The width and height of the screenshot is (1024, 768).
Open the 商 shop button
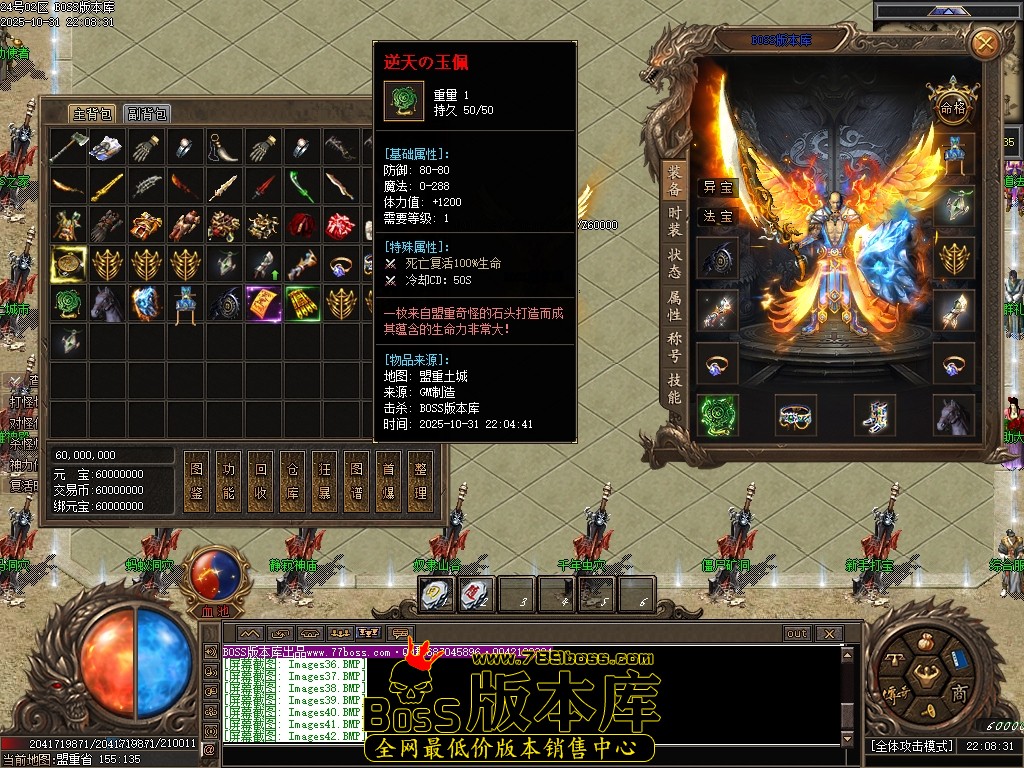click(x=958, y=694)
